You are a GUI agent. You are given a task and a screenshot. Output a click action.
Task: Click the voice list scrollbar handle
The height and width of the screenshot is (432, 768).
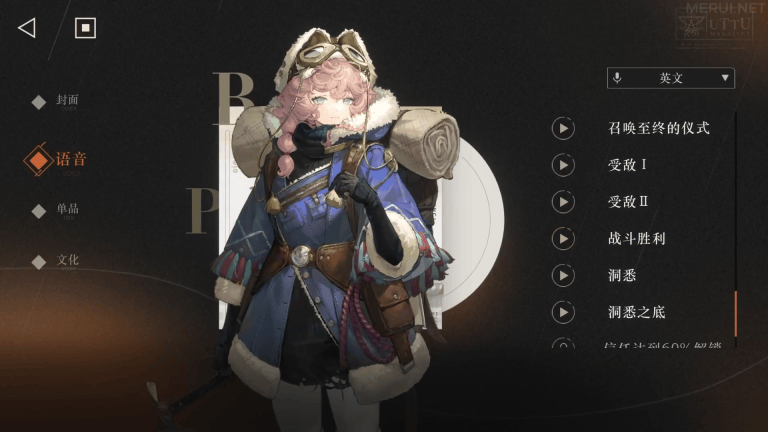pyautogui.click(x=735, y=314)
